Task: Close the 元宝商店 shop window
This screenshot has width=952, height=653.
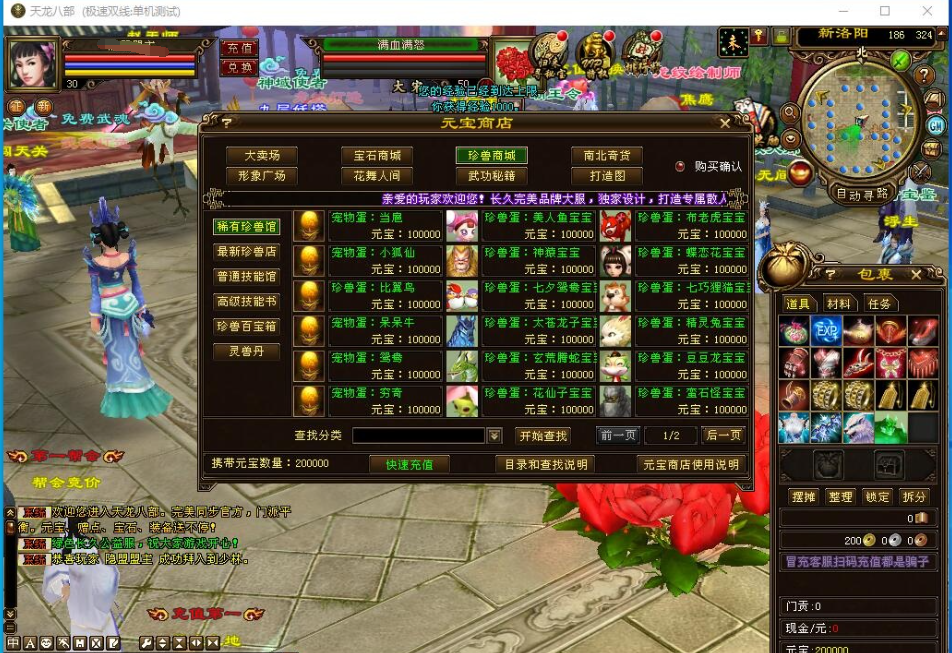Action: pos(726,123)
